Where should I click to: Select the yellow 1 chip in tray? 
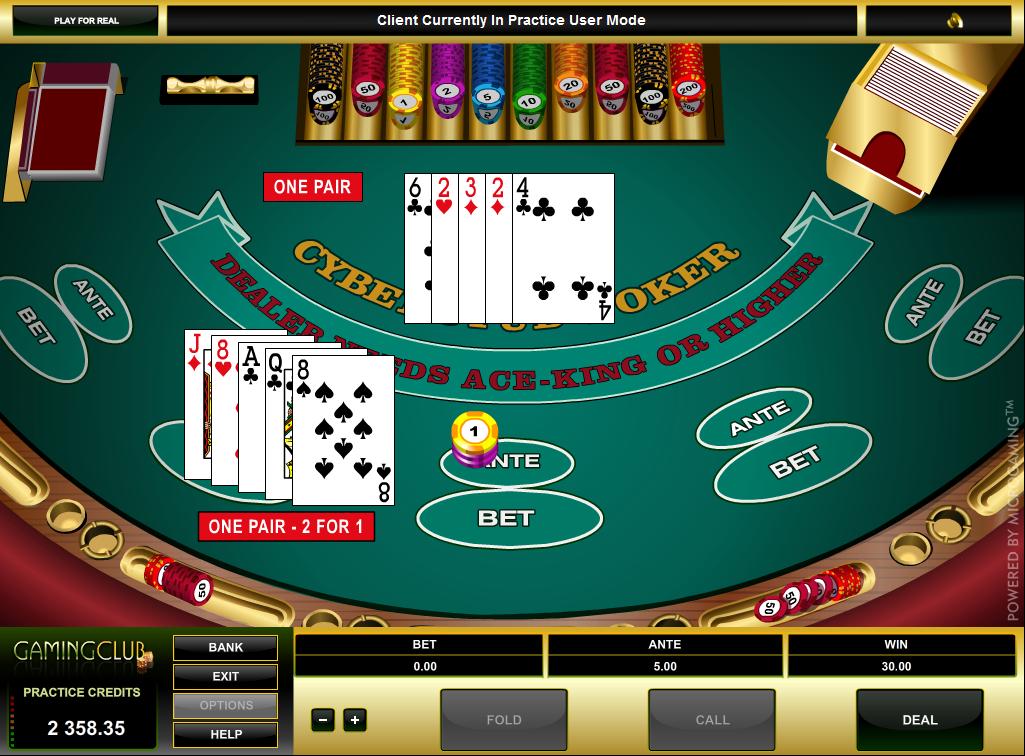[404, 100]
